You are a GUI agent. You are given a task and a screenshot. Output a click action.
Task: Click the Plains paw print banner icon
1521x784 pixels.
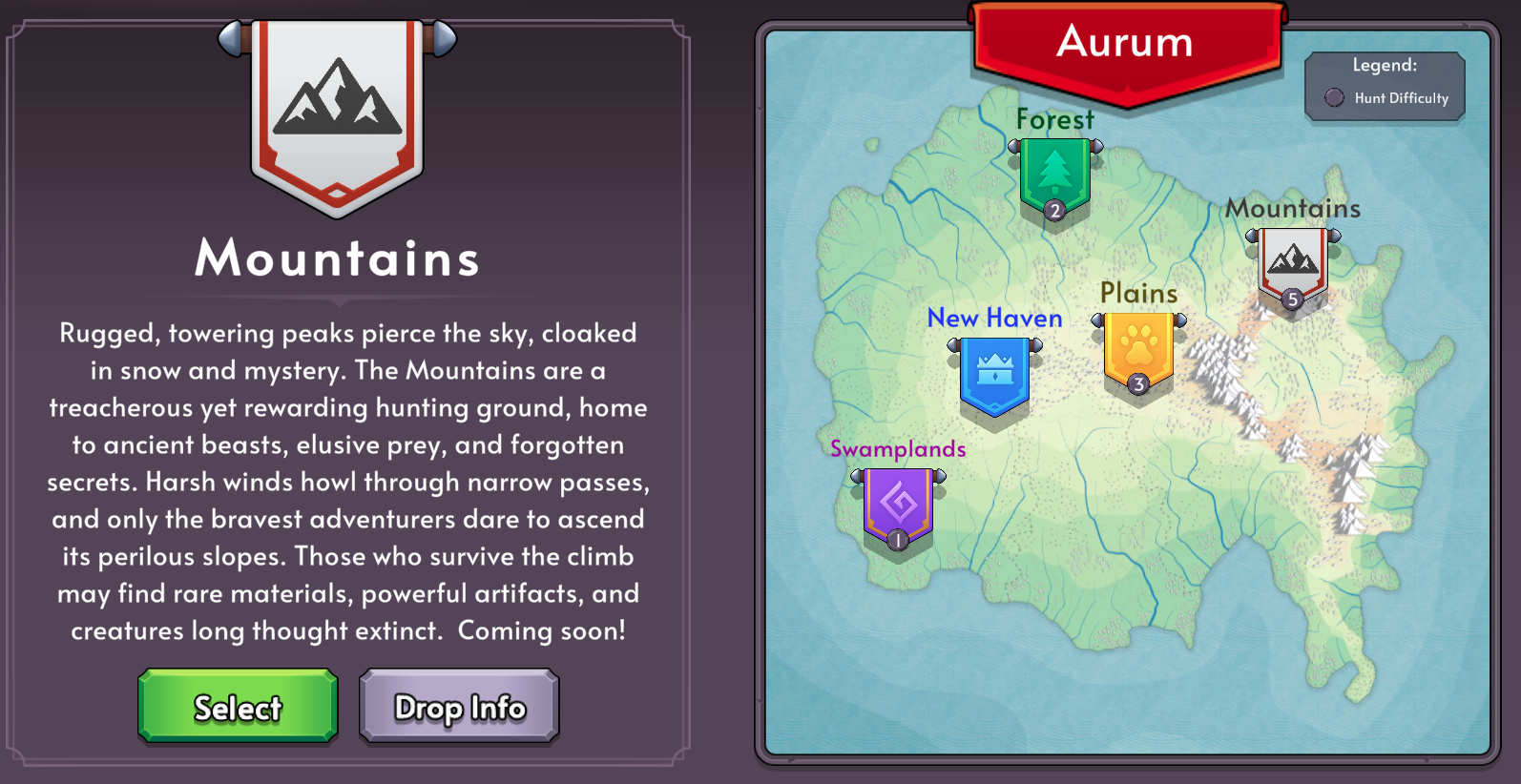pyautogui.click(x=1138, y=353)
